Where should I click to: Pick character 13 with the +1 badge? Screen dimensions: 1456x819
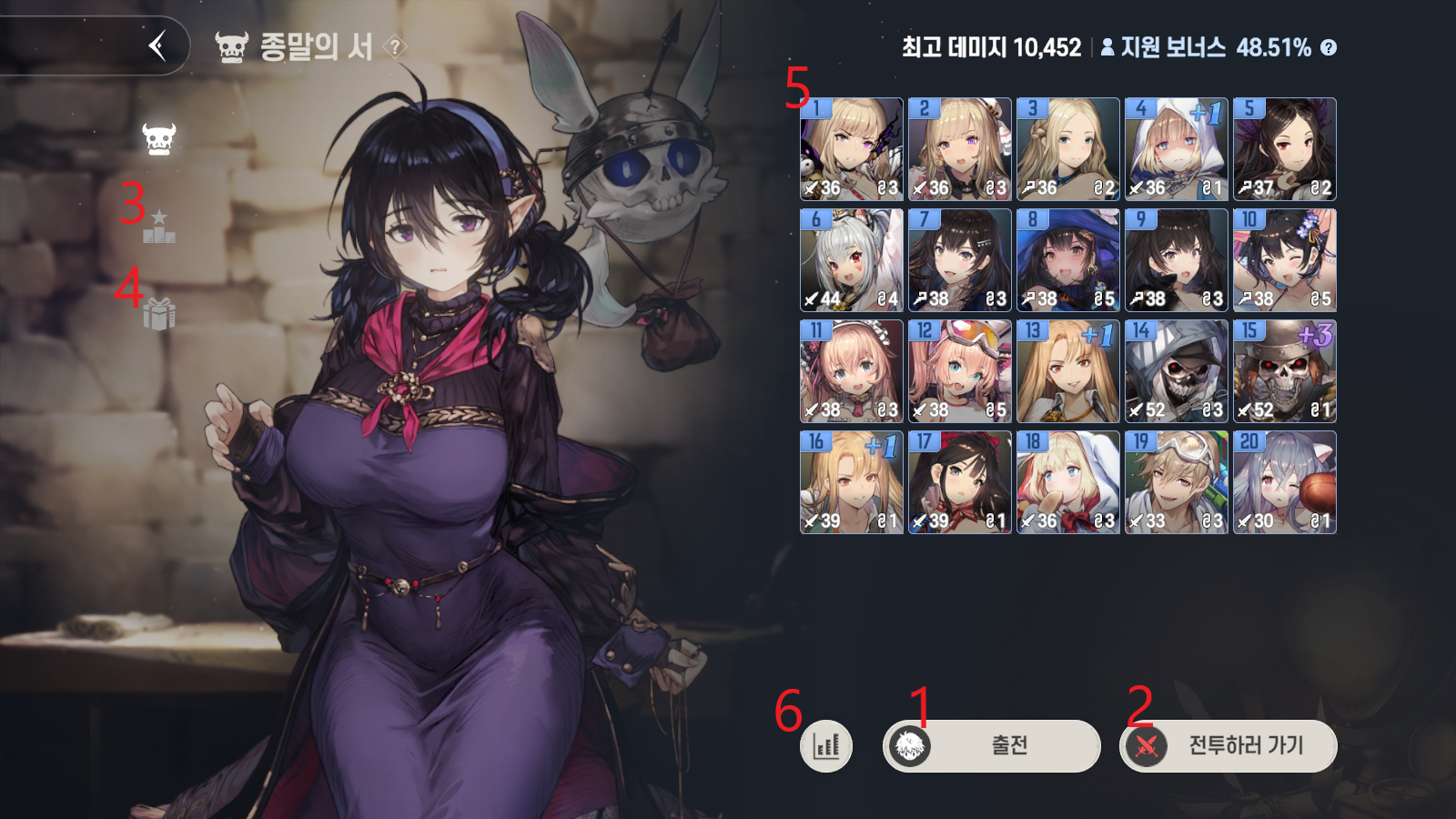click(x=1067, y=371)
